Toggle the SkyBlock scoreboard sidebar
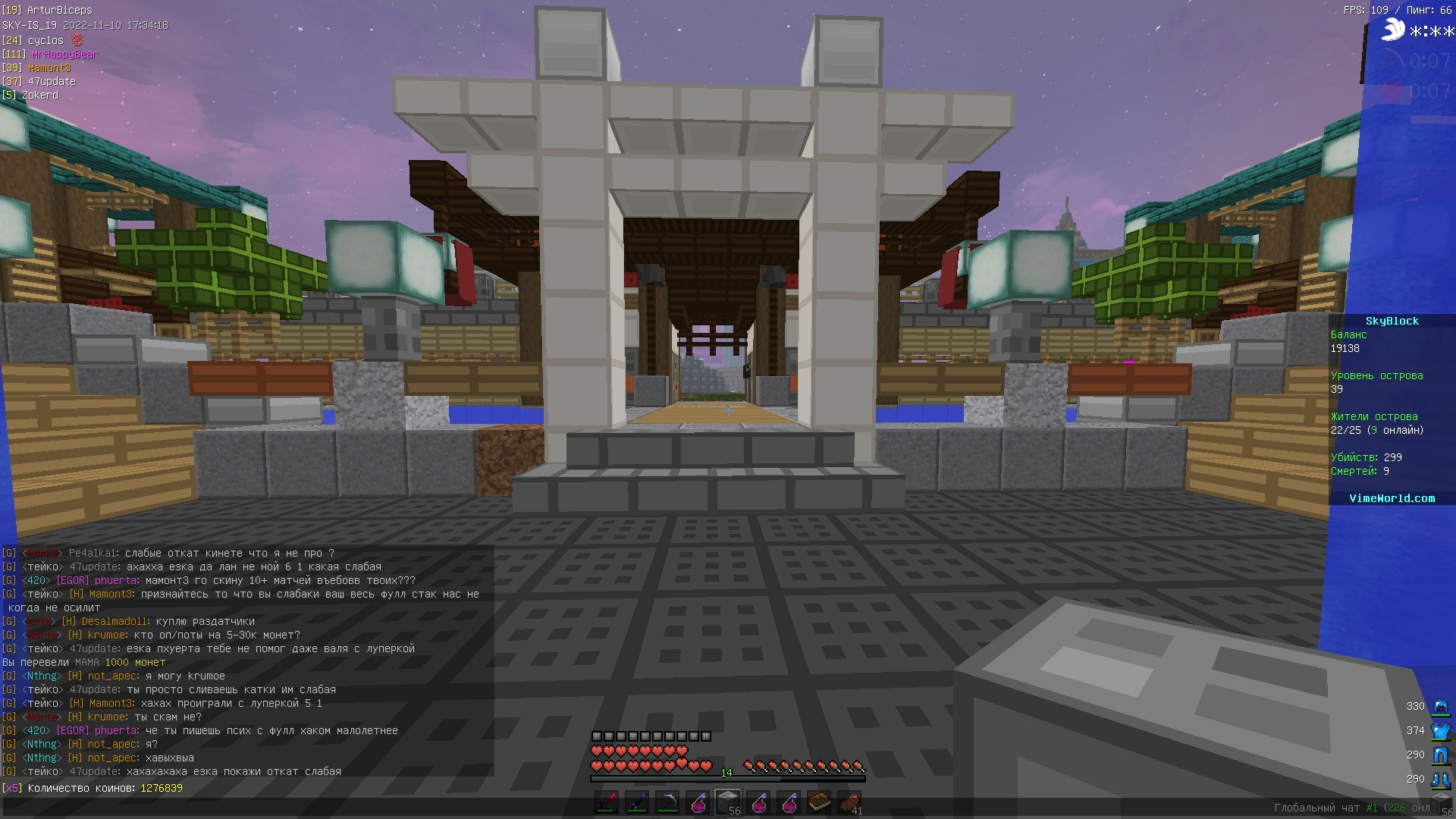 coord(1394,321)
